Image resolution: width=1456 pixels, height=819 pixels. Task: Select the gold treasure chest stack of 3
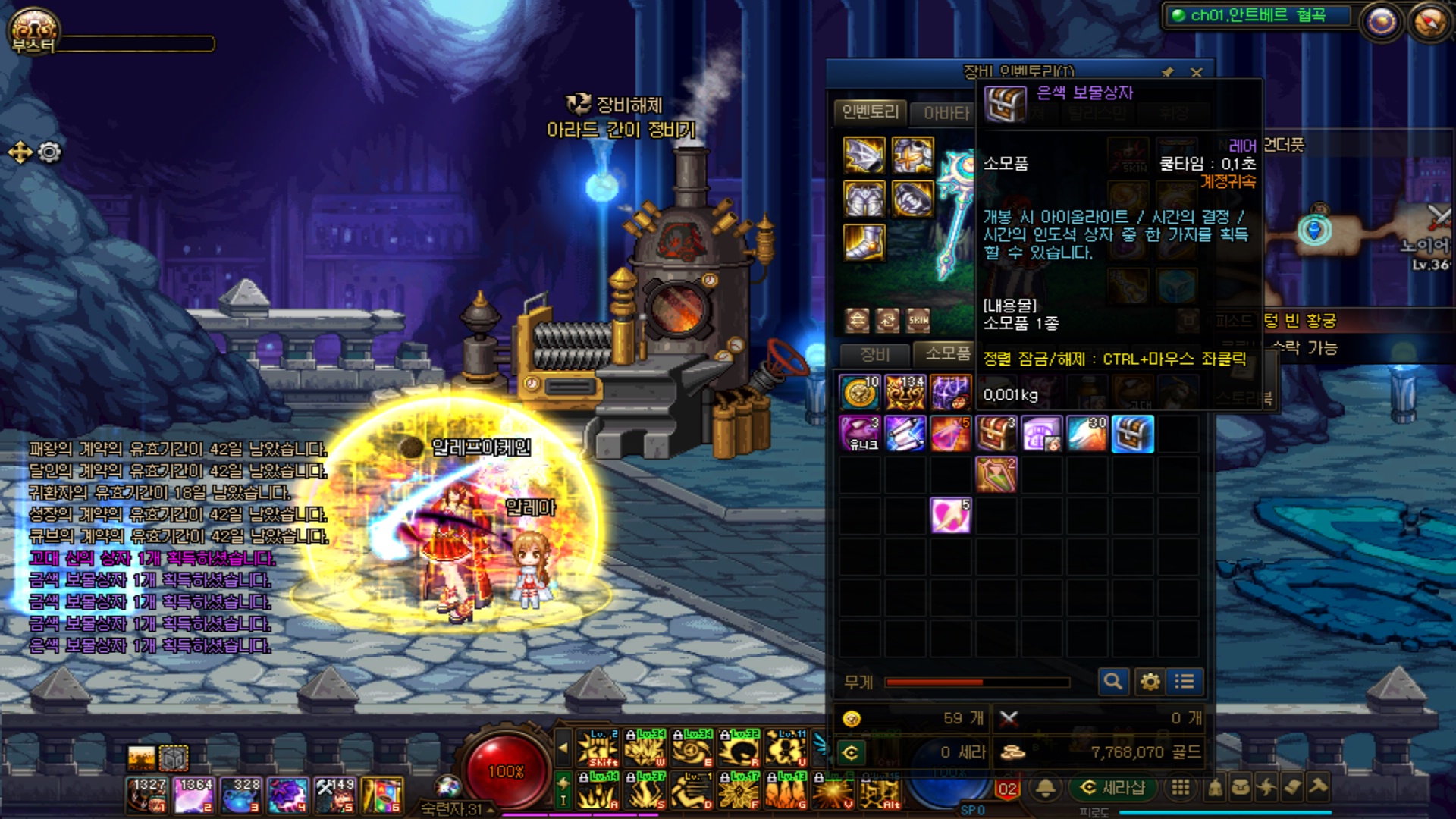coord(996,434)
